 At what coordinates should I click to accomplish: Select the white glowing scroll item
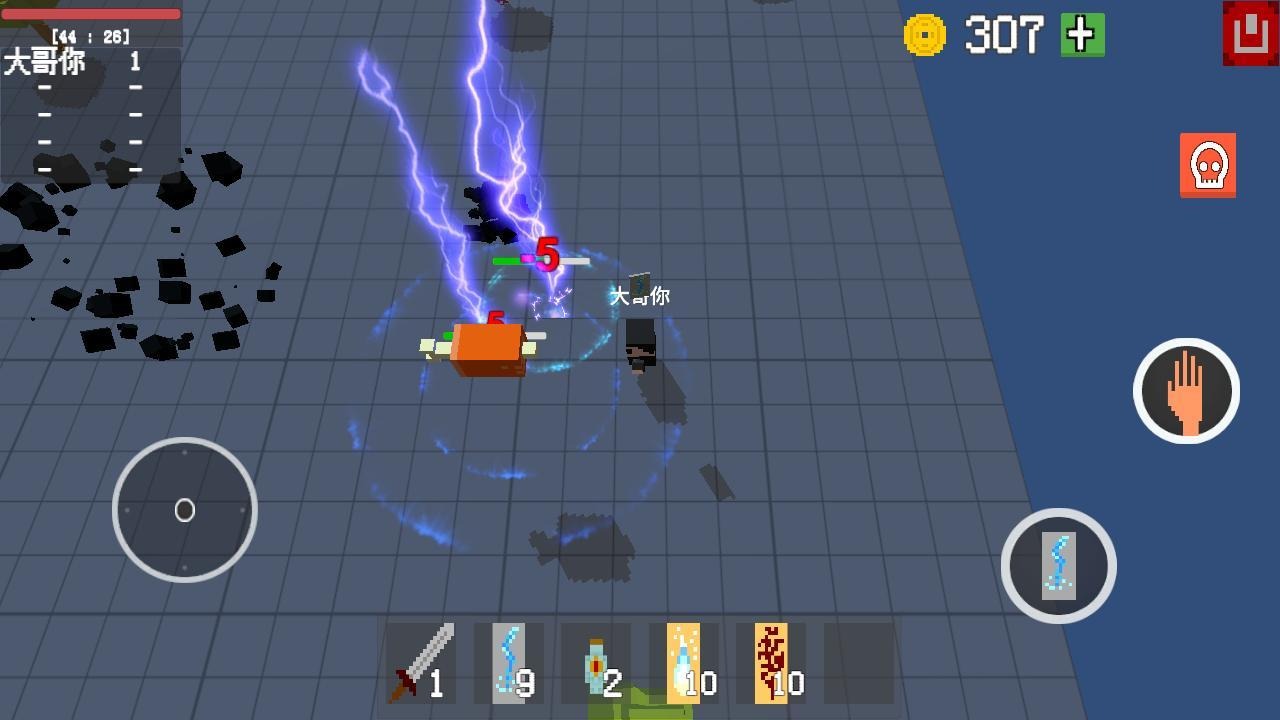pyautogui.click(x=682, y=660)
